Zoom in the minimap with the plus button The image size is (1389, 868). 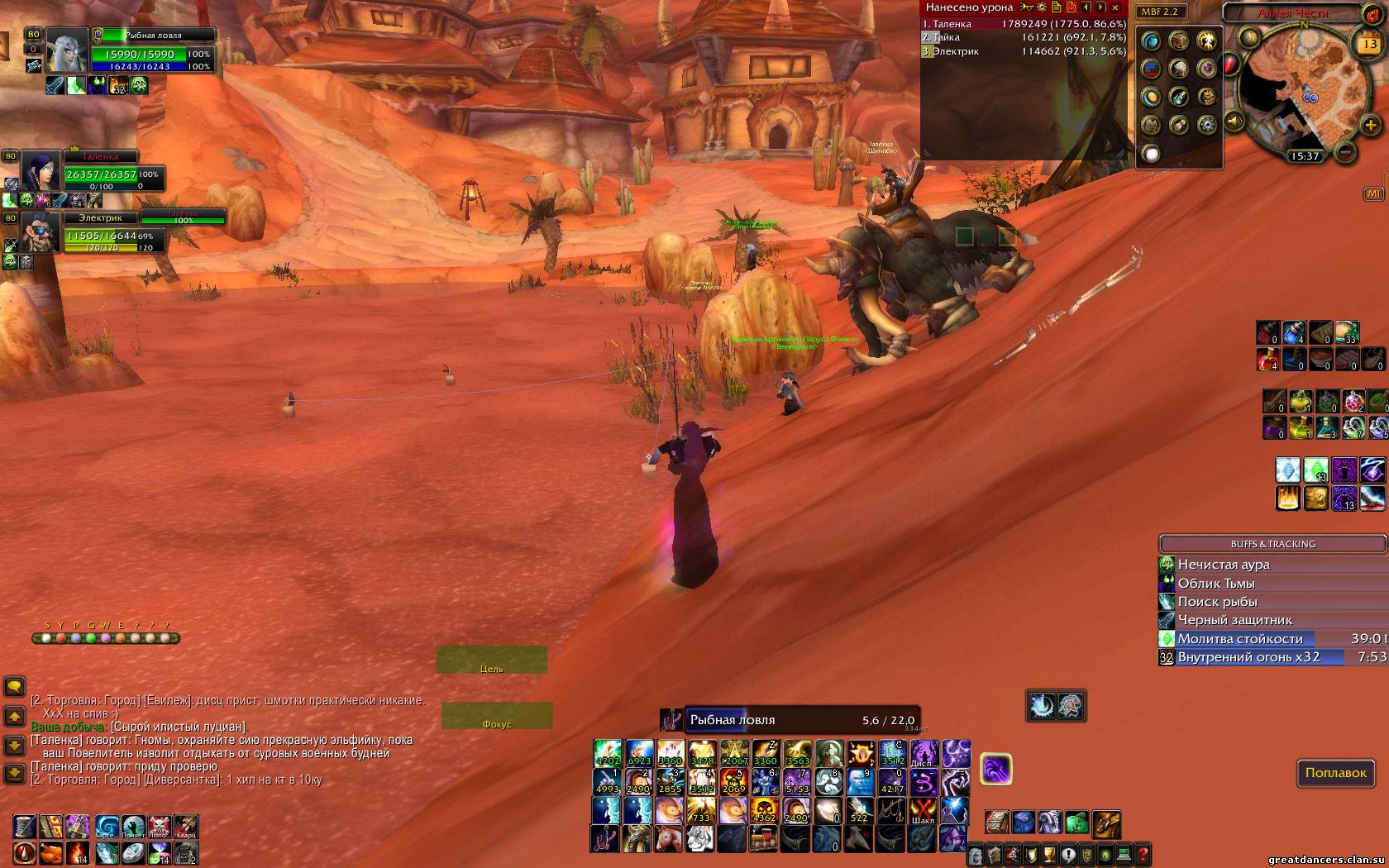(x=1370, y=125)
